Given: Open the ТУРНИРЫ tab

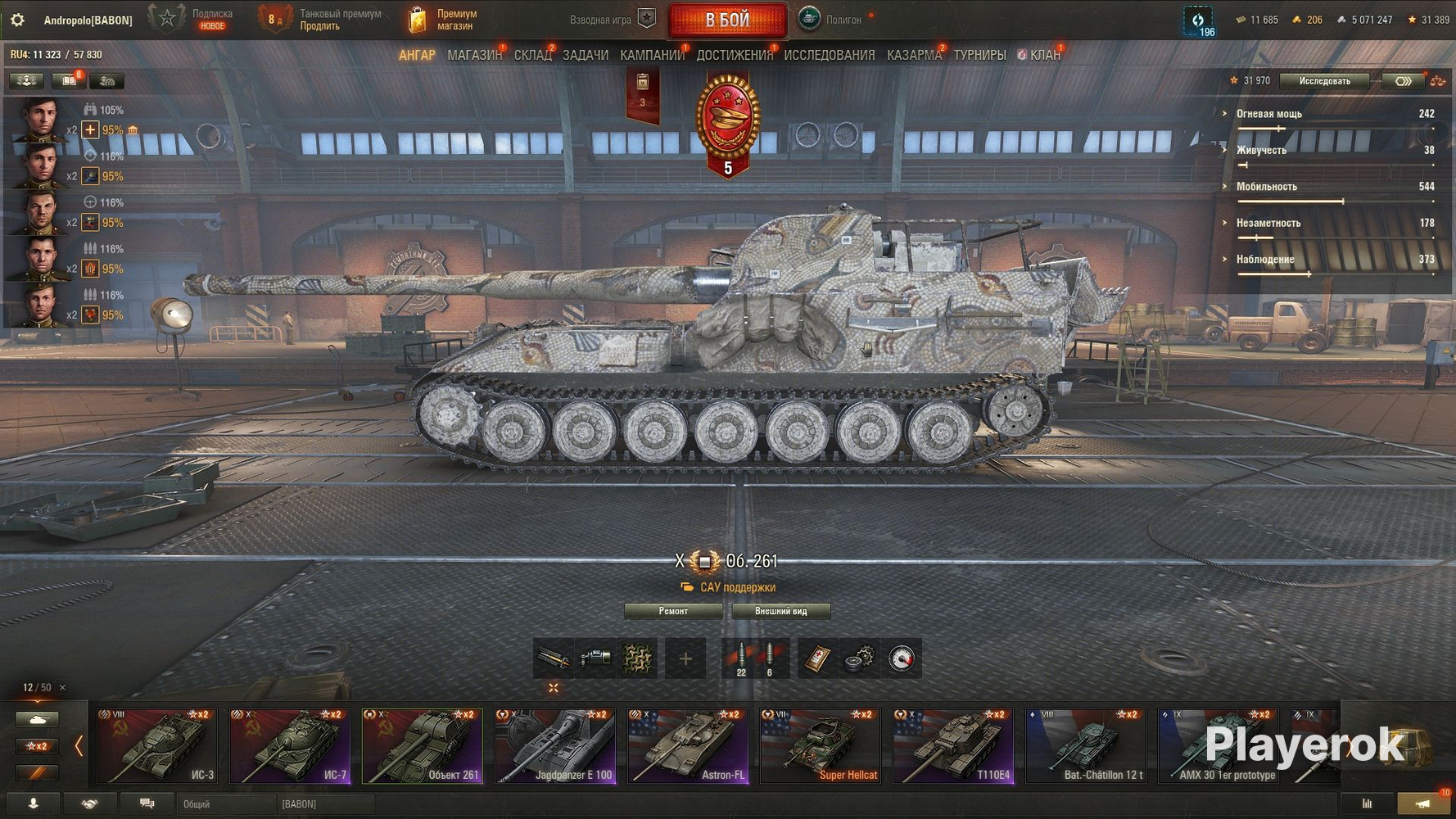Looking at the screenshot, I should (979, 55).
